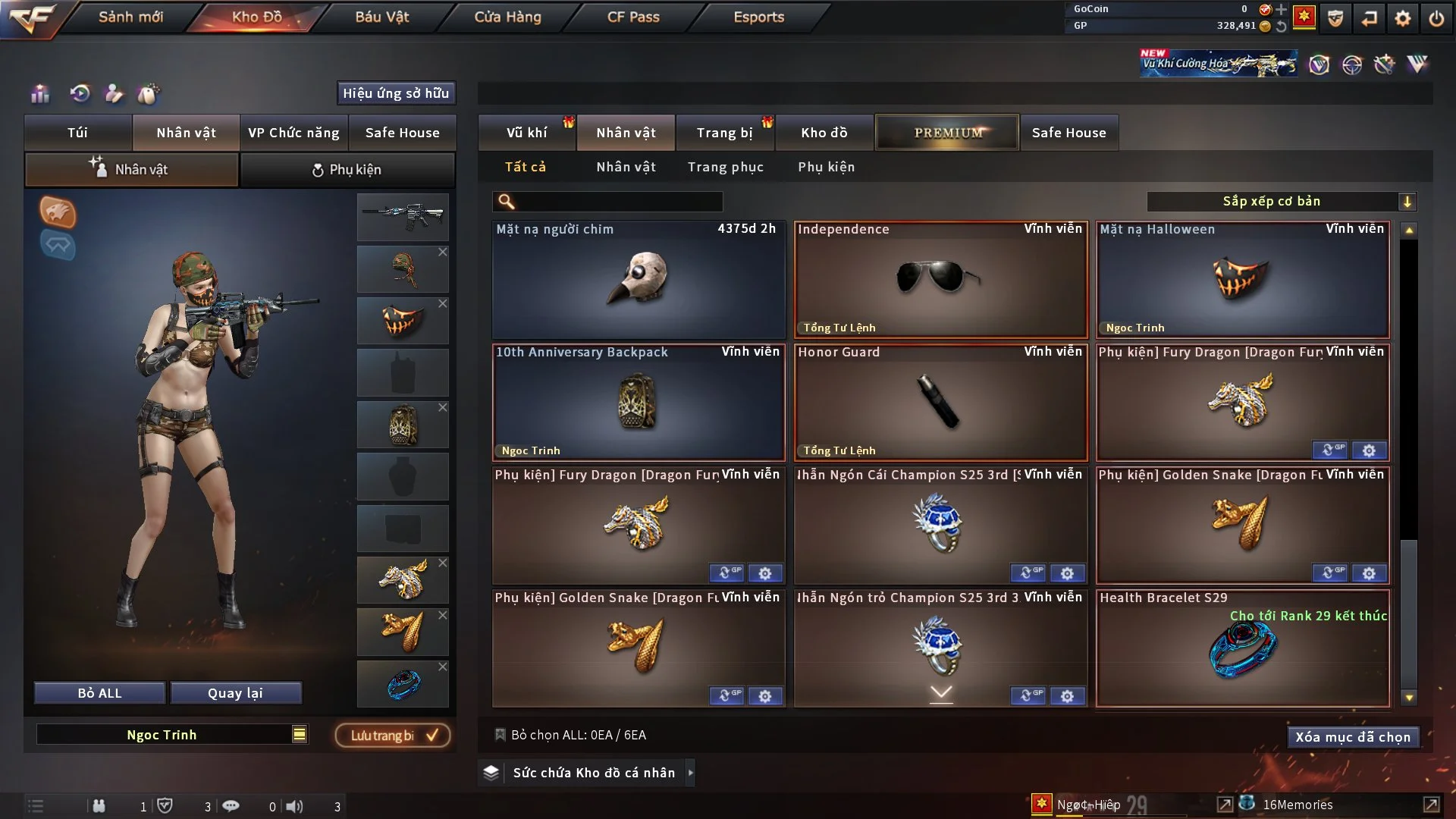Select the PREMIUM inventory tab
This screenshot has width=1456, height=819.
click(947, 133)
